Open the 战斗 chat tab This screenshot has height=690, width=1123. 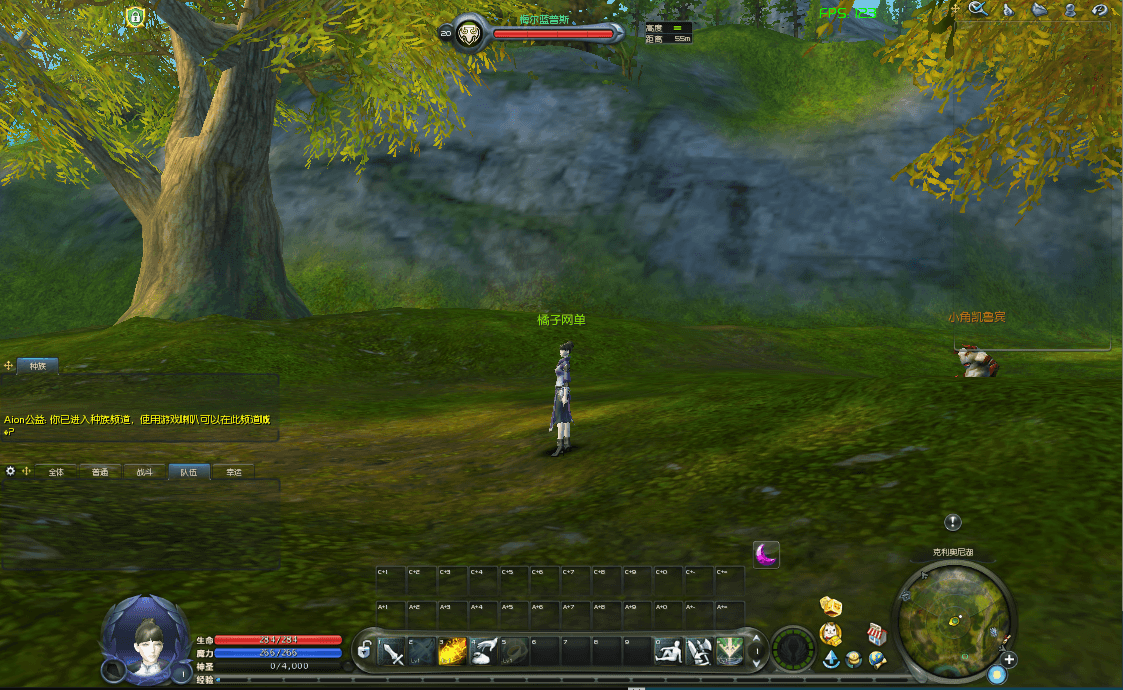[x=145, y=472]
